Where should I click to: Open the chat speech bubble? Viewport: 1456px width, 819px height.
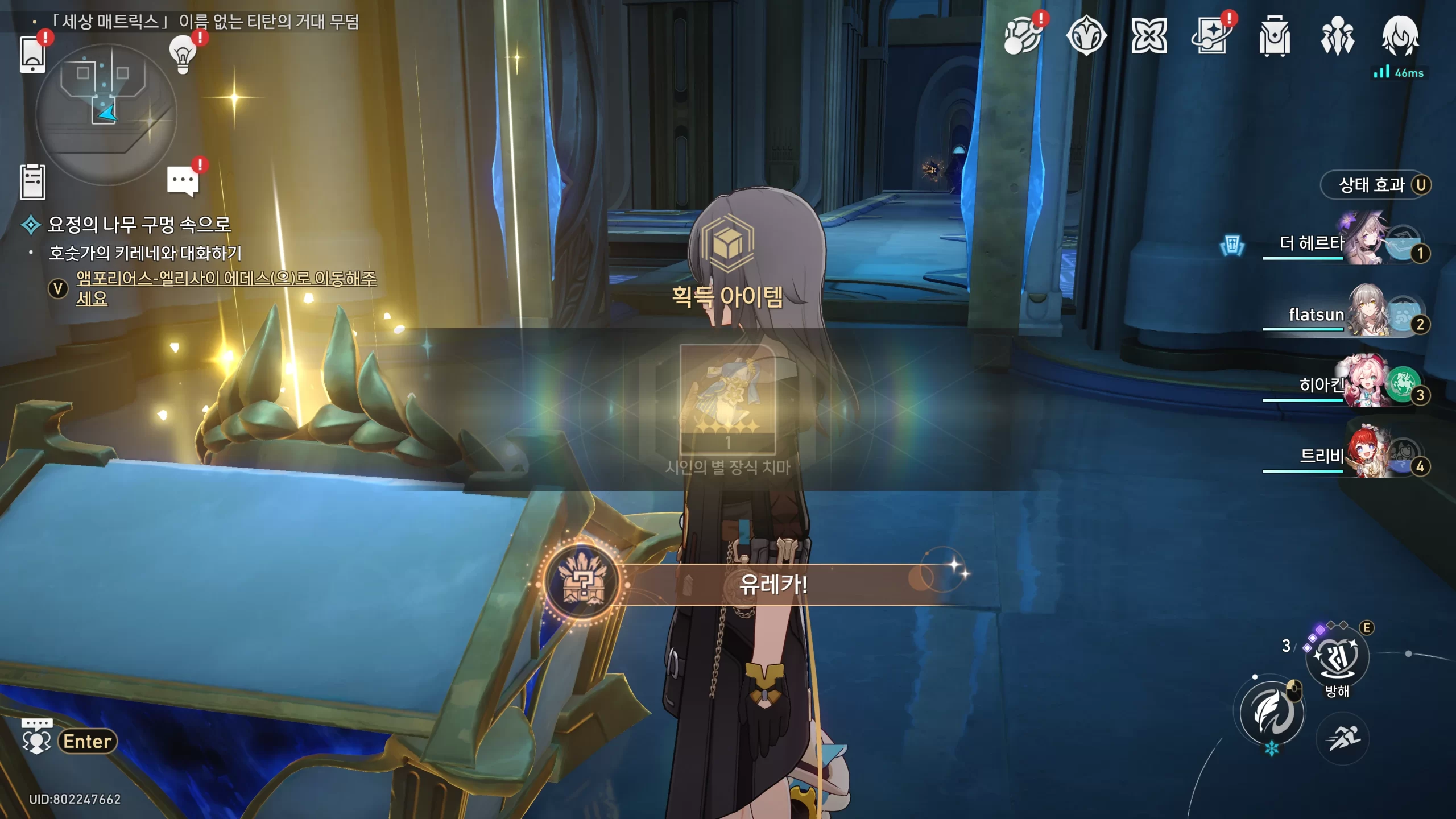[x=183, y=181]
